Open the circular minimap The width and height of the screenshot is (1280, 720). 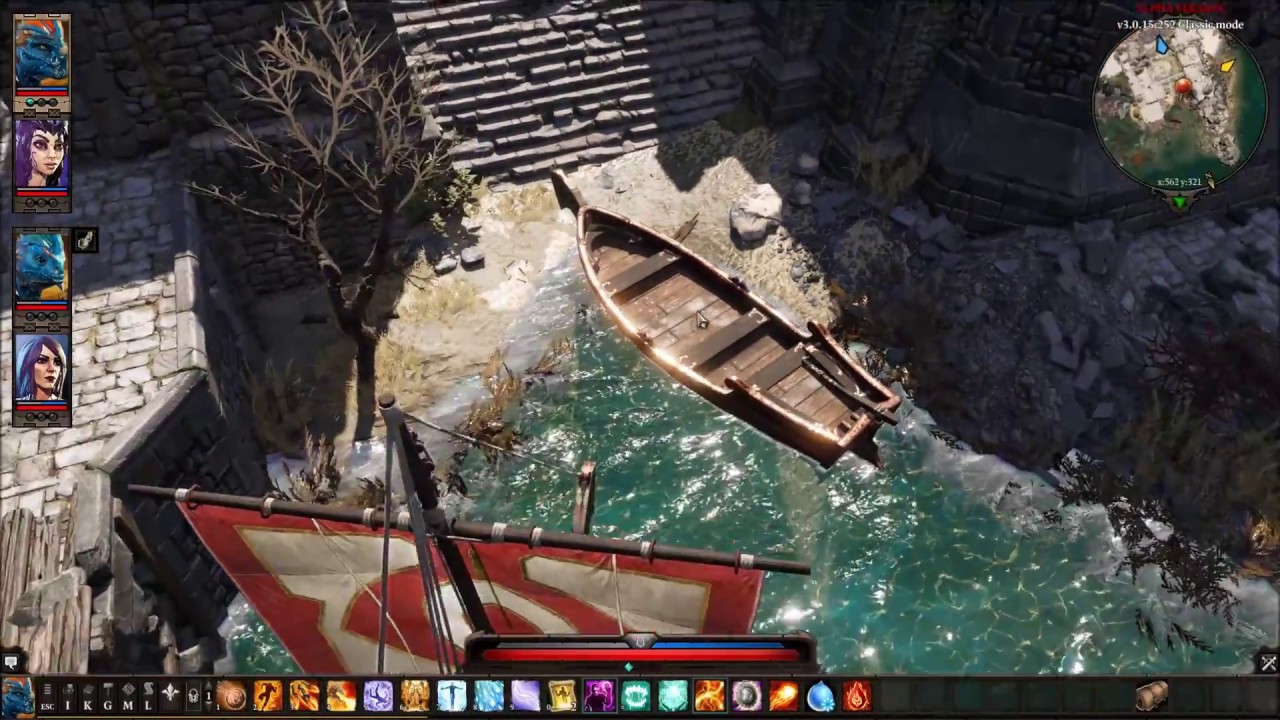point(1180,105)
